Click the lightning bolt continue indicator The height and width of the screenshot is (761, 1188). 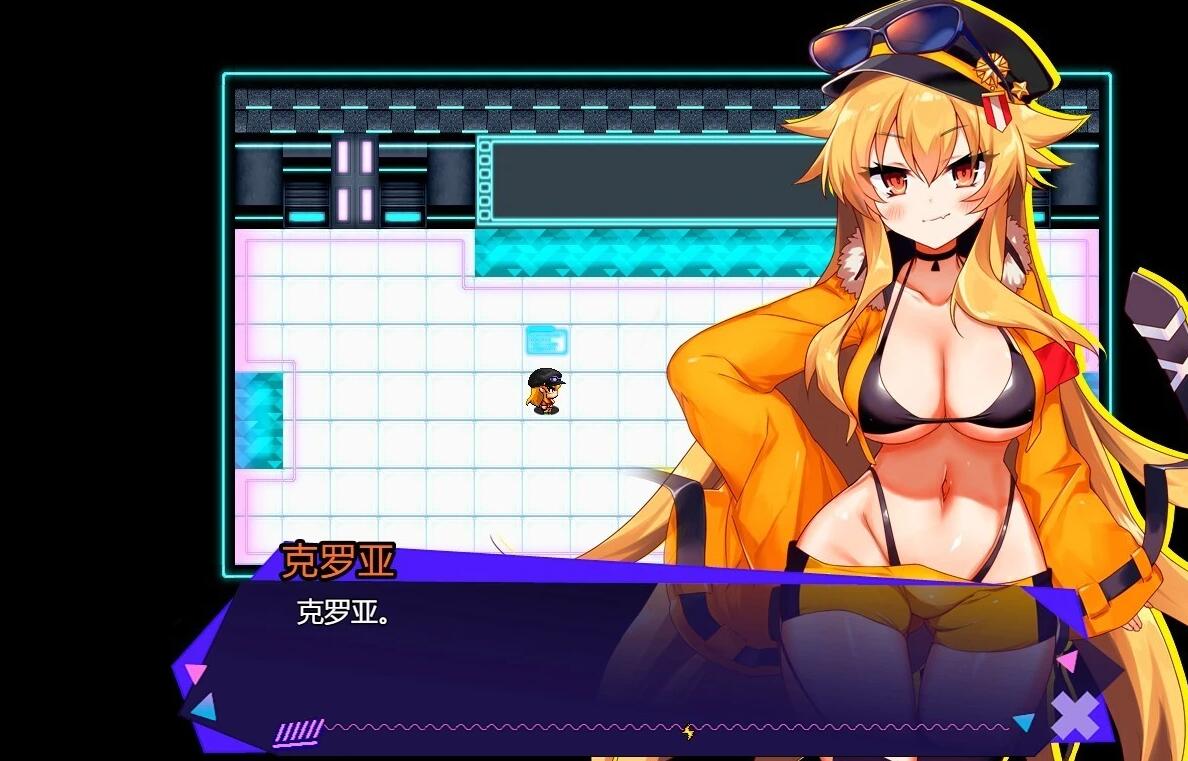688,733
